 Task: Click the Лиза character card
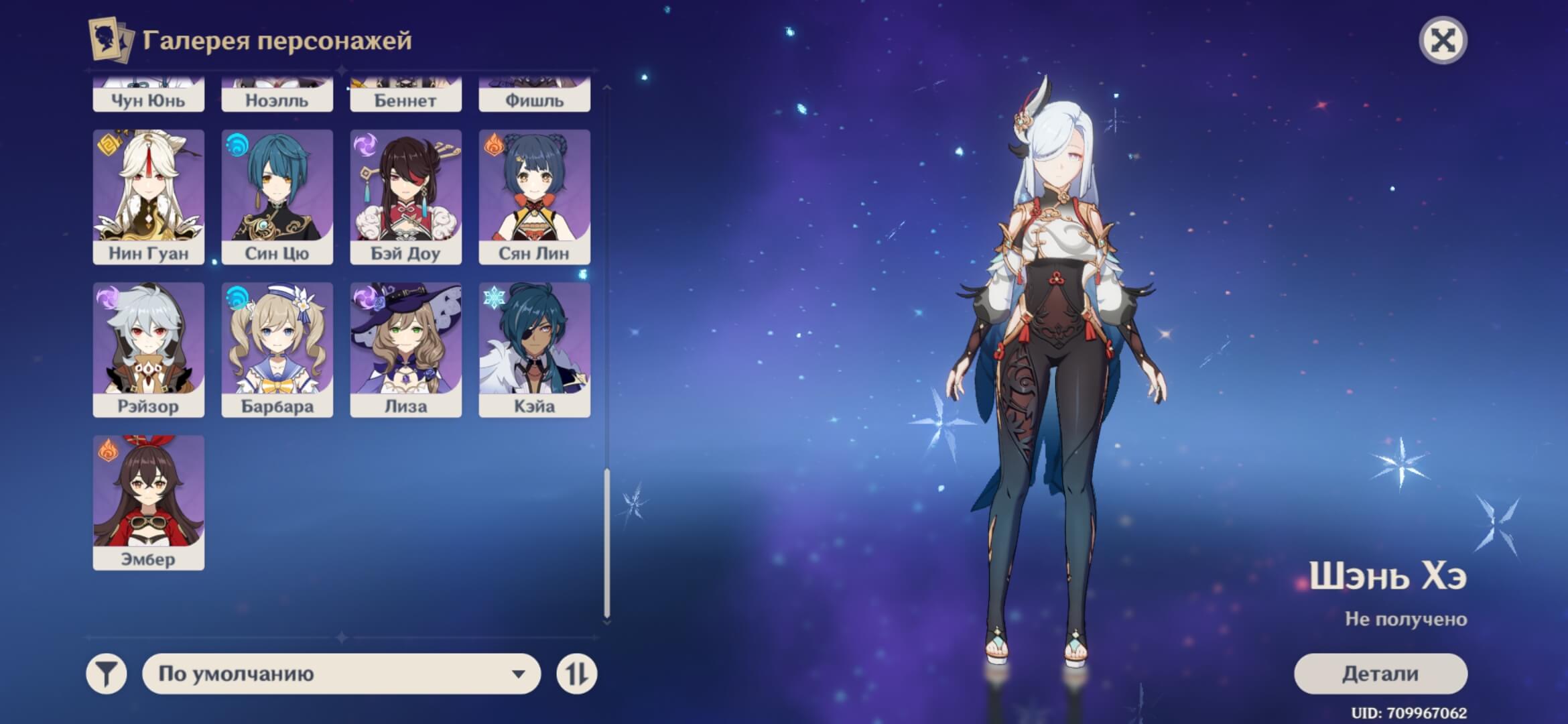pos(405,349)
